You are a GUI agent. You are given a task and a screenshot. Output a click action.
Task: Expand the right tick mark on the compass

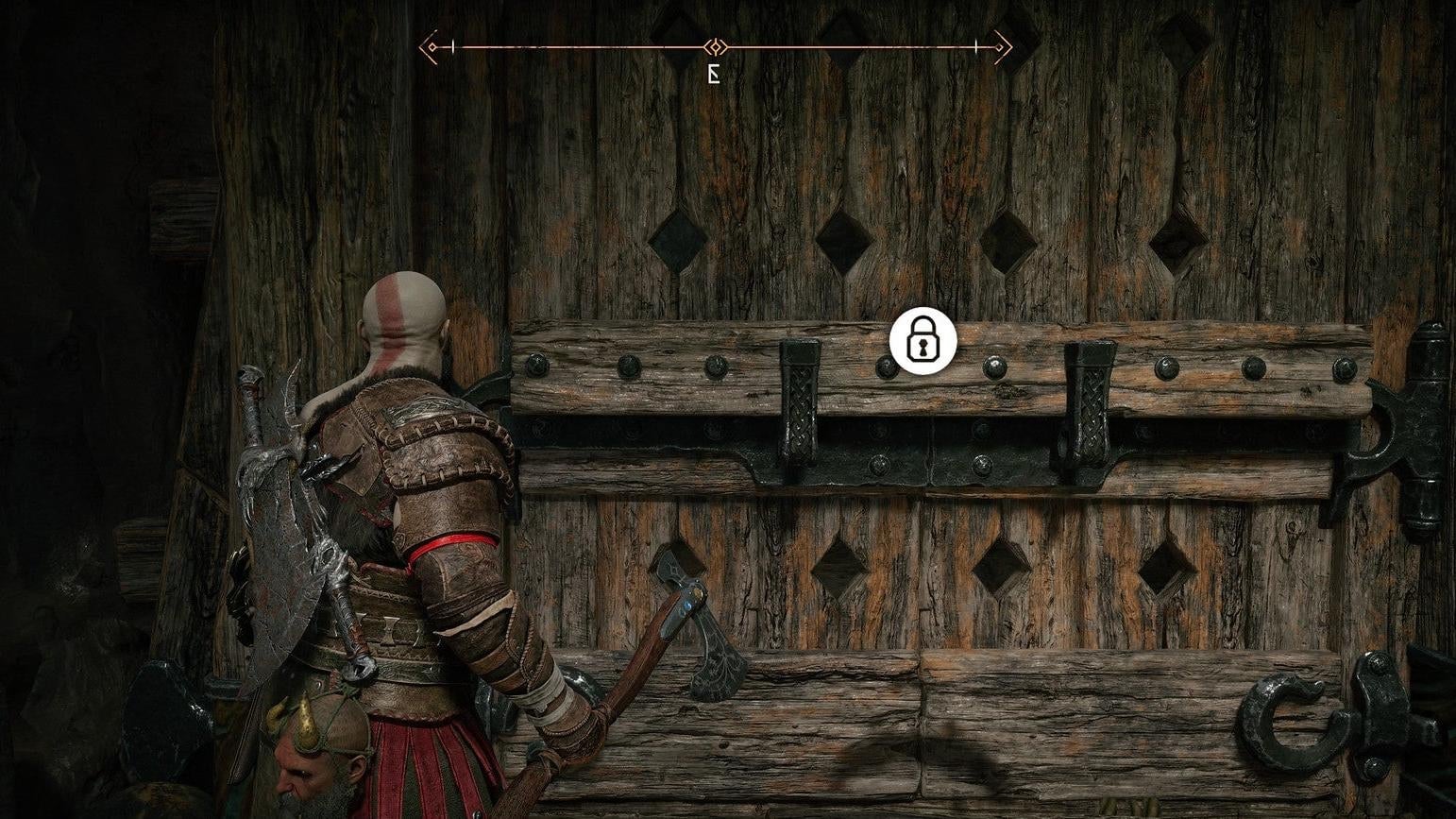975,45
